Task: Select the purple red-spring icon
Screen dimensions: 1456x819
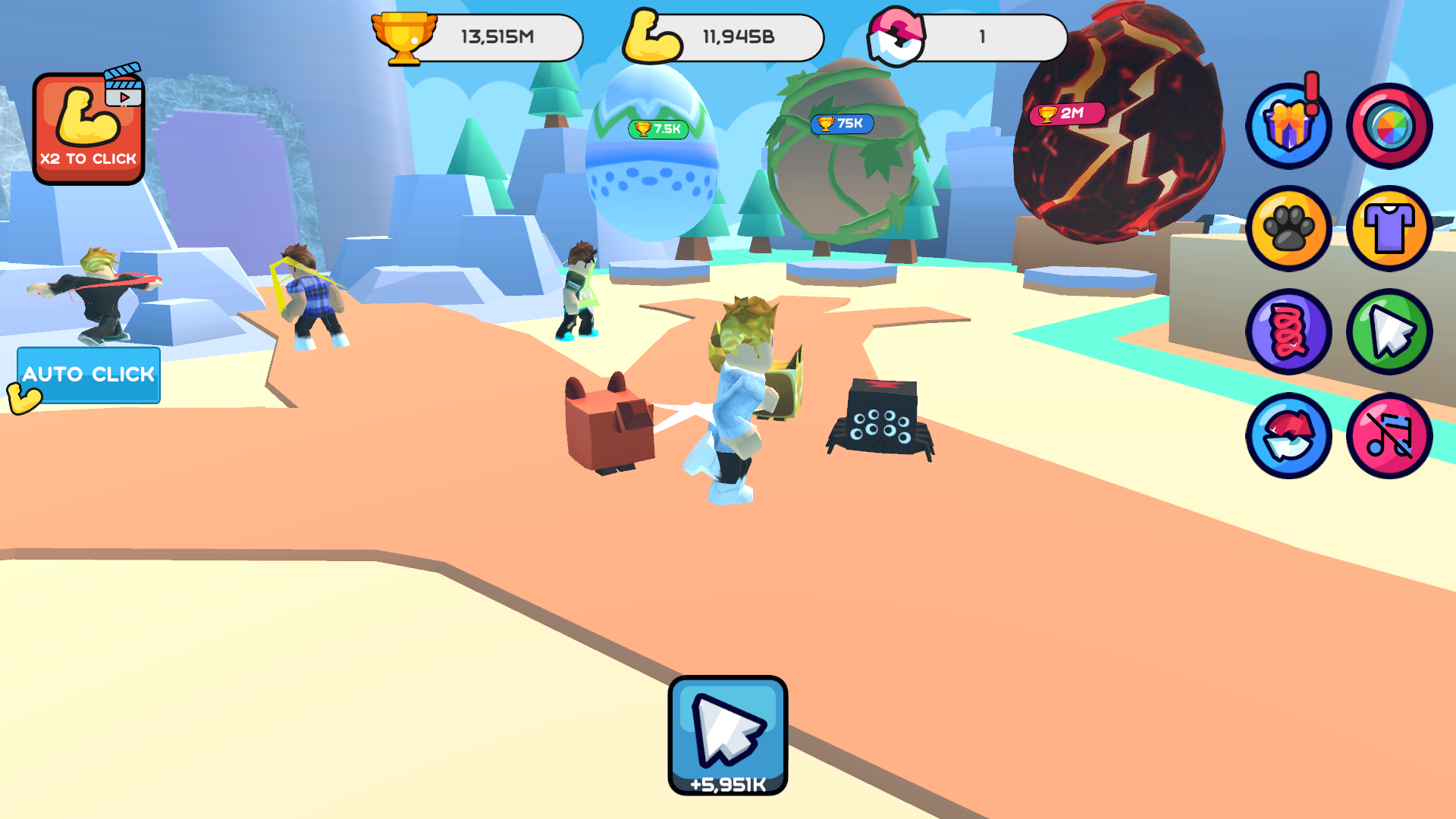Action: pyautogui.click(x=1288, y=332)
